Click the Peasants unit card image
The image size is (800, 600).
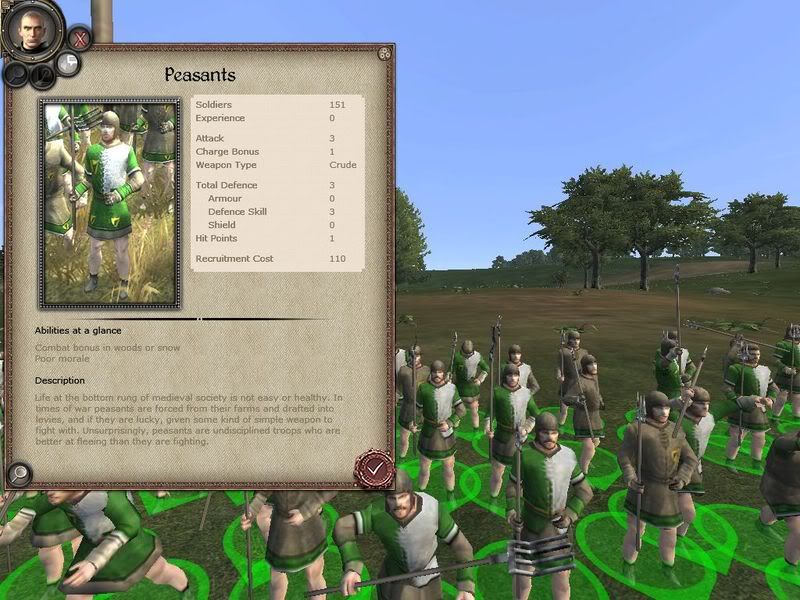tap(109, 203)
